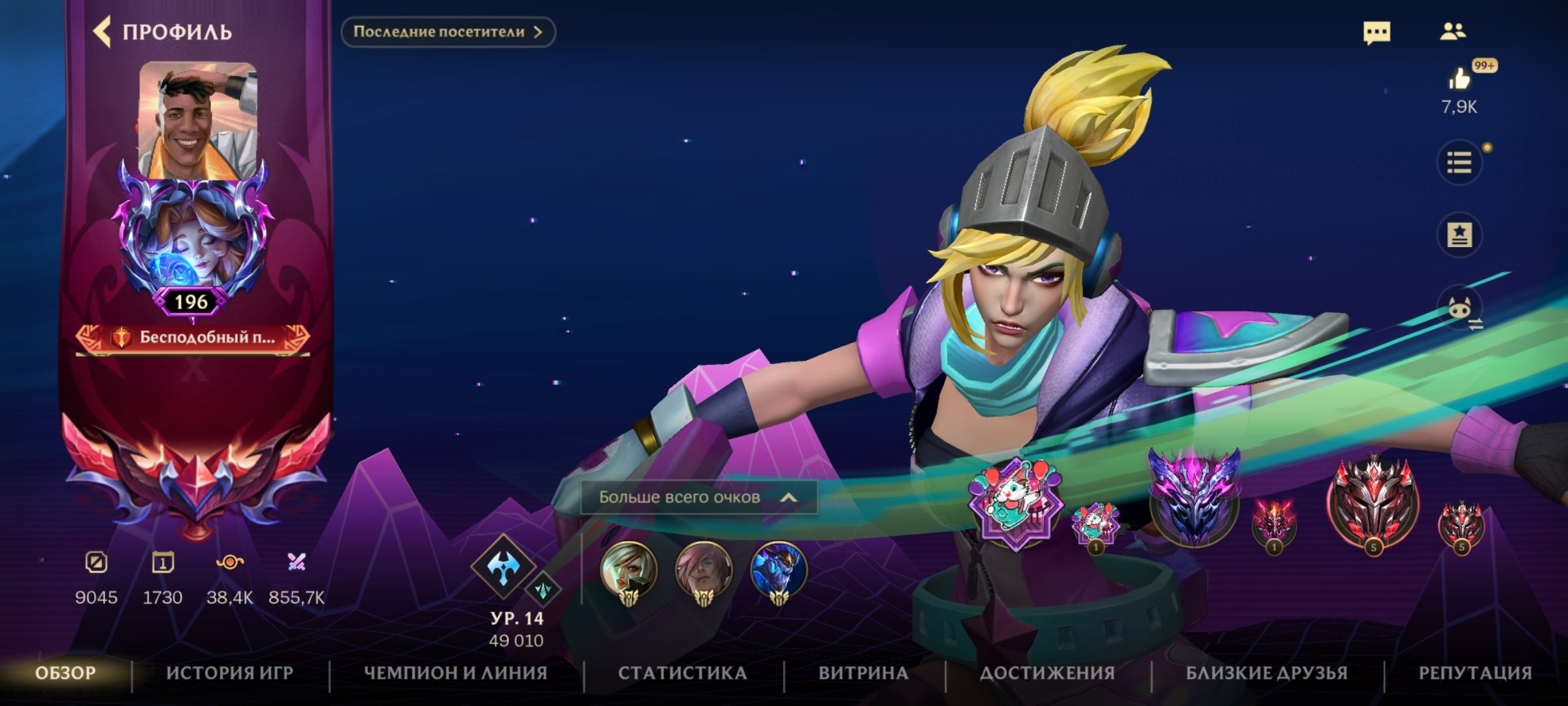Open the Близкие друзья tab
The image size is (1568, 706).
(1266, 673)
